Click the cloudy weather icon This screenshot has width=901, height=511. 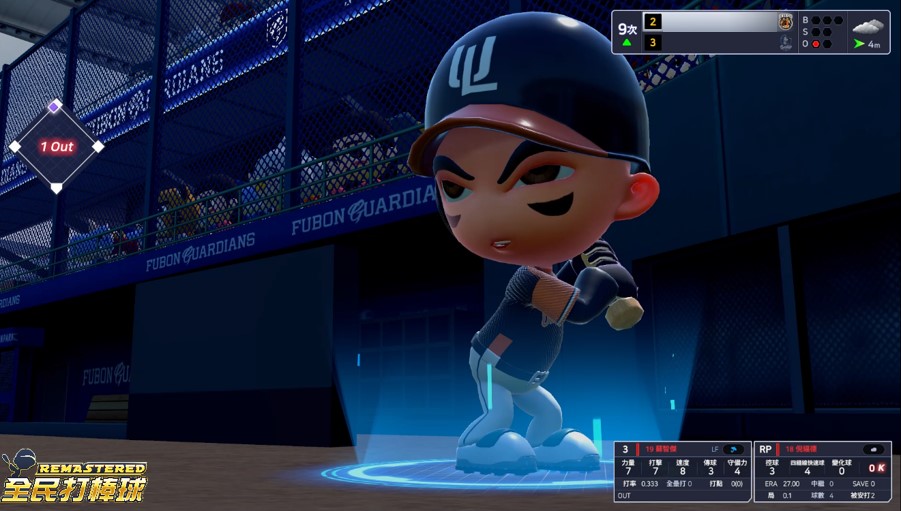click(869, 24)
